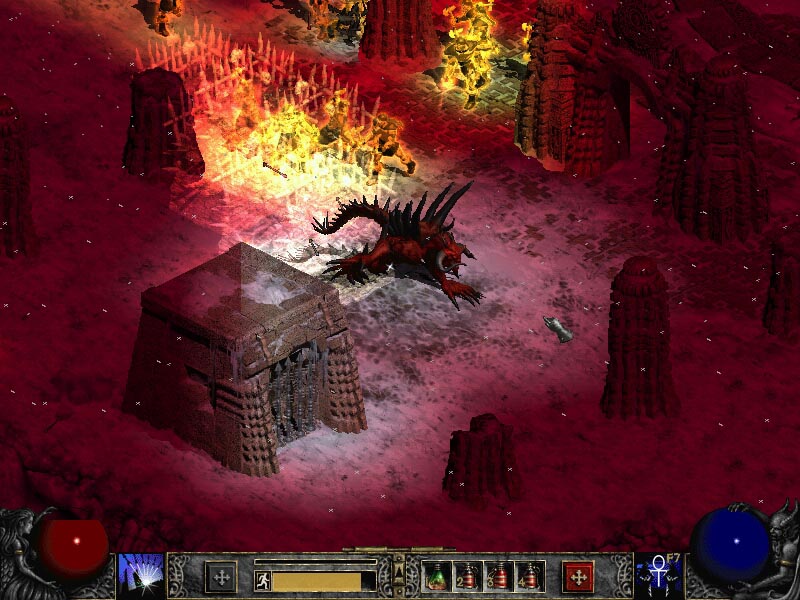Use the red potion in belt slot four
Viewport: 800px width, 600px height.
pos(530,576)
